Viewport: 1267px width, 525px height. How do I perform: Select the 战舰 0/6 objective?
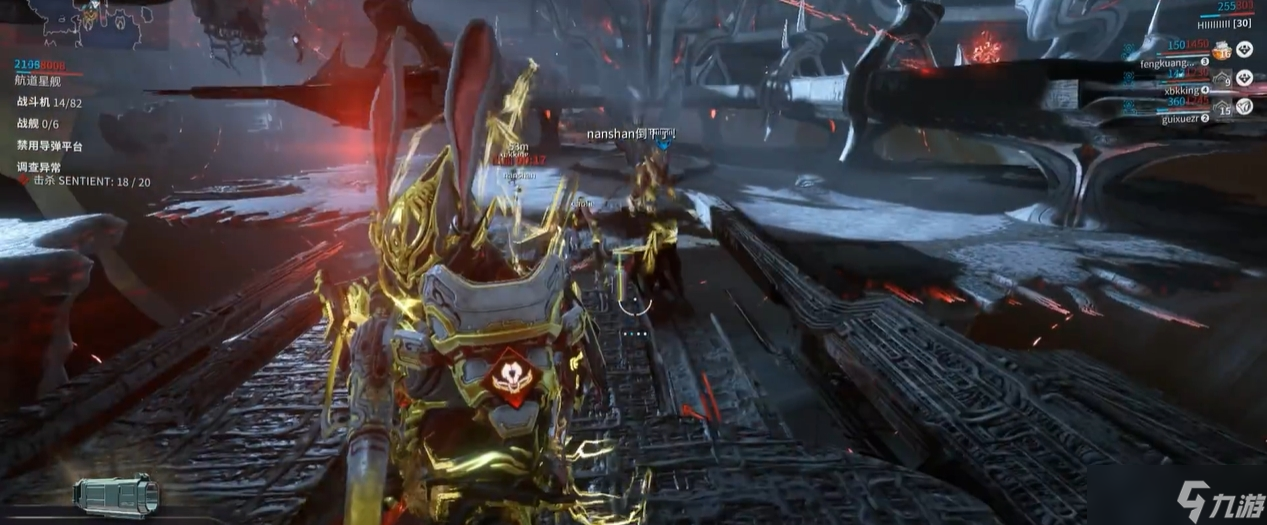(x=37, y=124)
